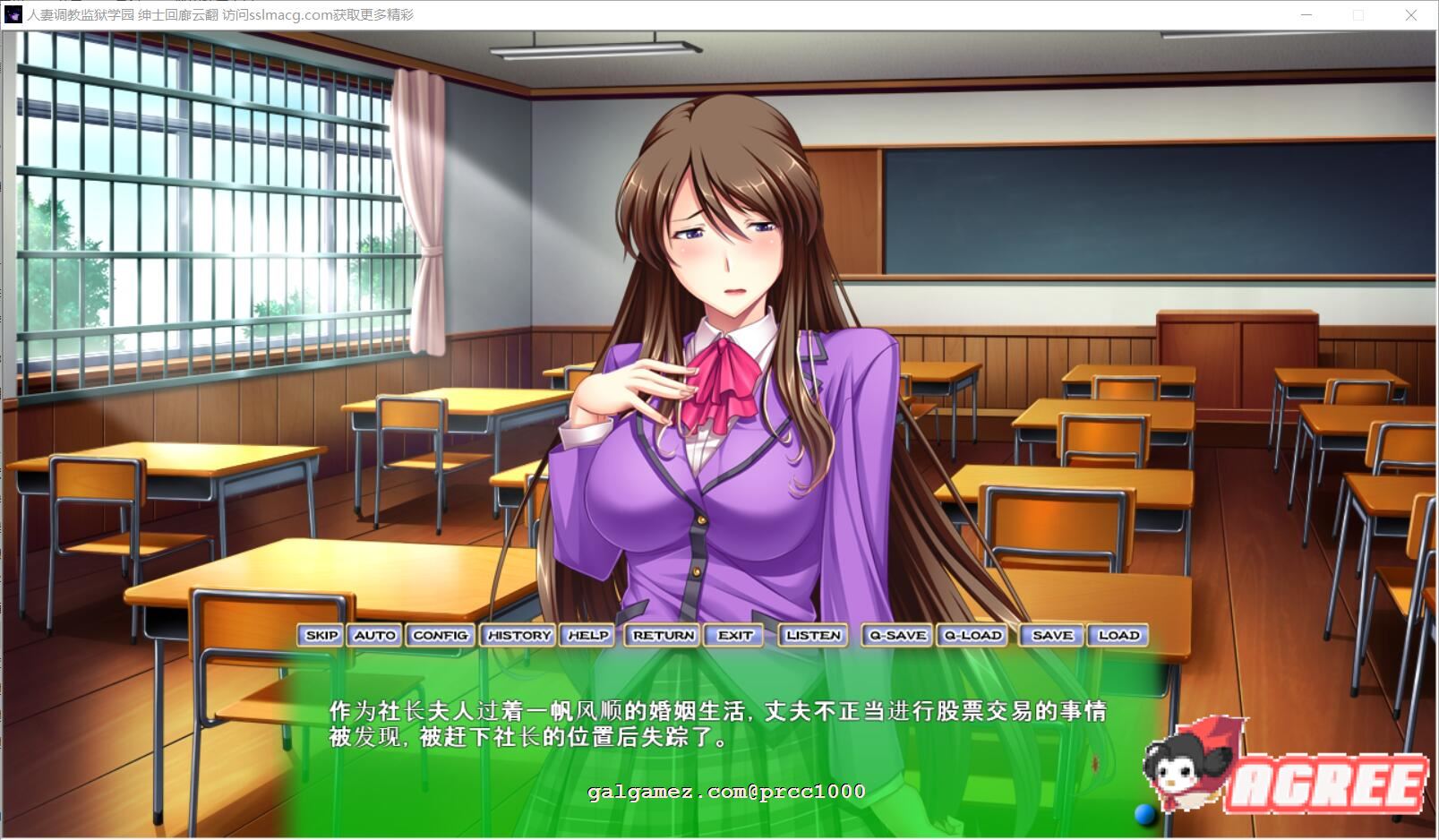Click the small blue ball indicator
The image size is (1439, 840).
1144,814
